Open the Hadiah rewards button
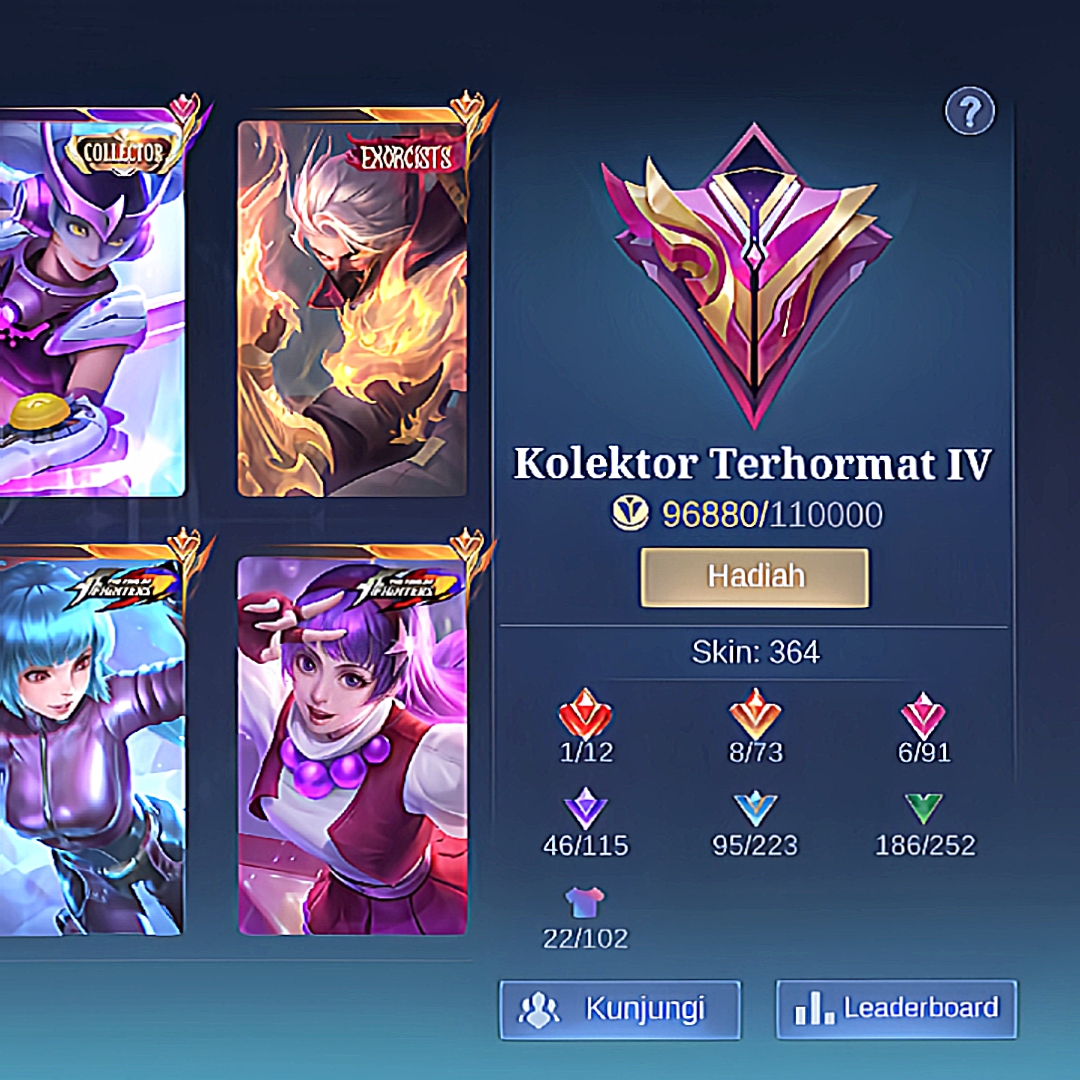Screen dimensions: 1080x1080 pyautogui.click(x=754, y=577)
